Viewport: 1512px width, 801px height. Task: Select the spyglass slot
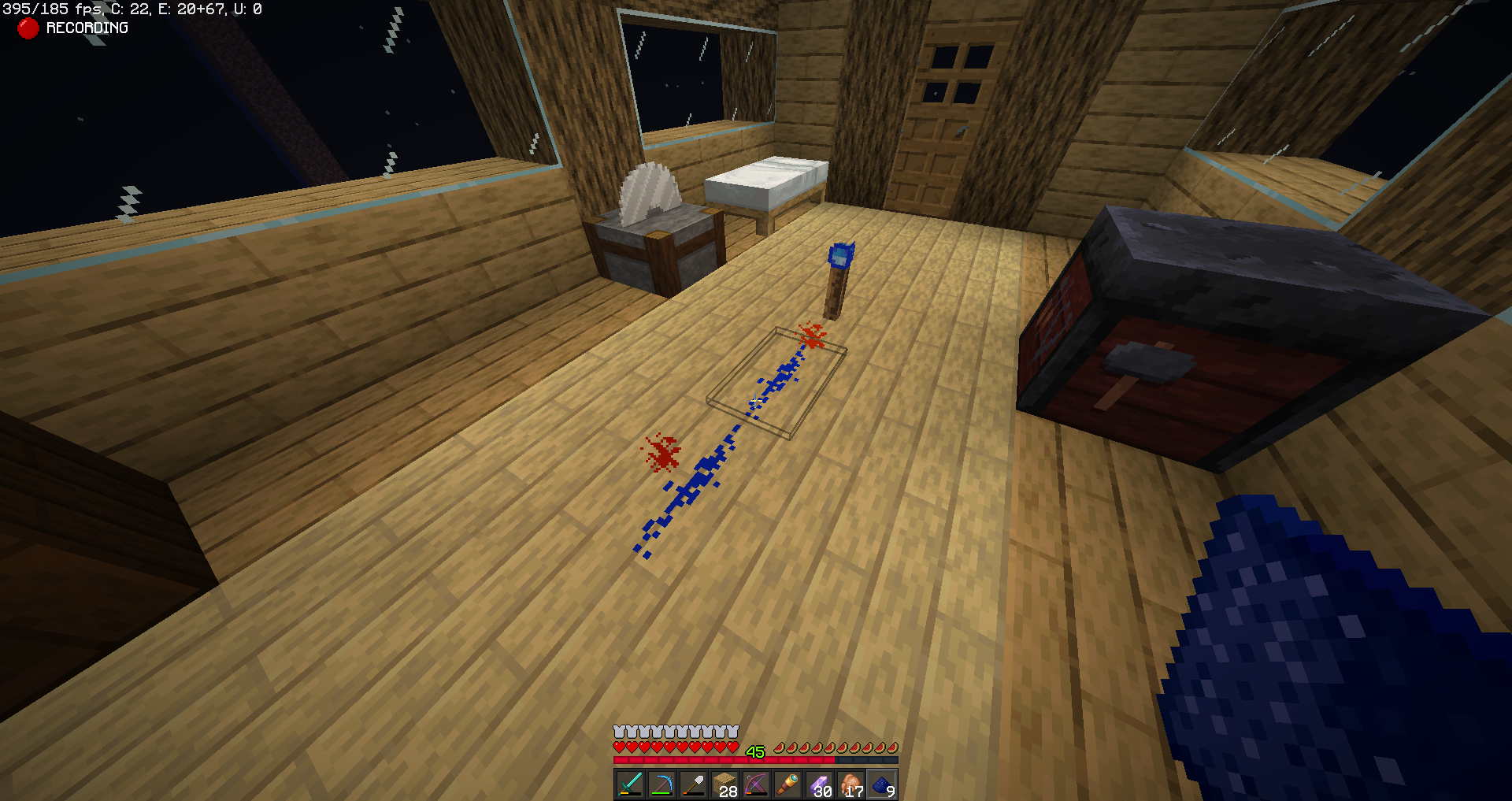(787, 787)
